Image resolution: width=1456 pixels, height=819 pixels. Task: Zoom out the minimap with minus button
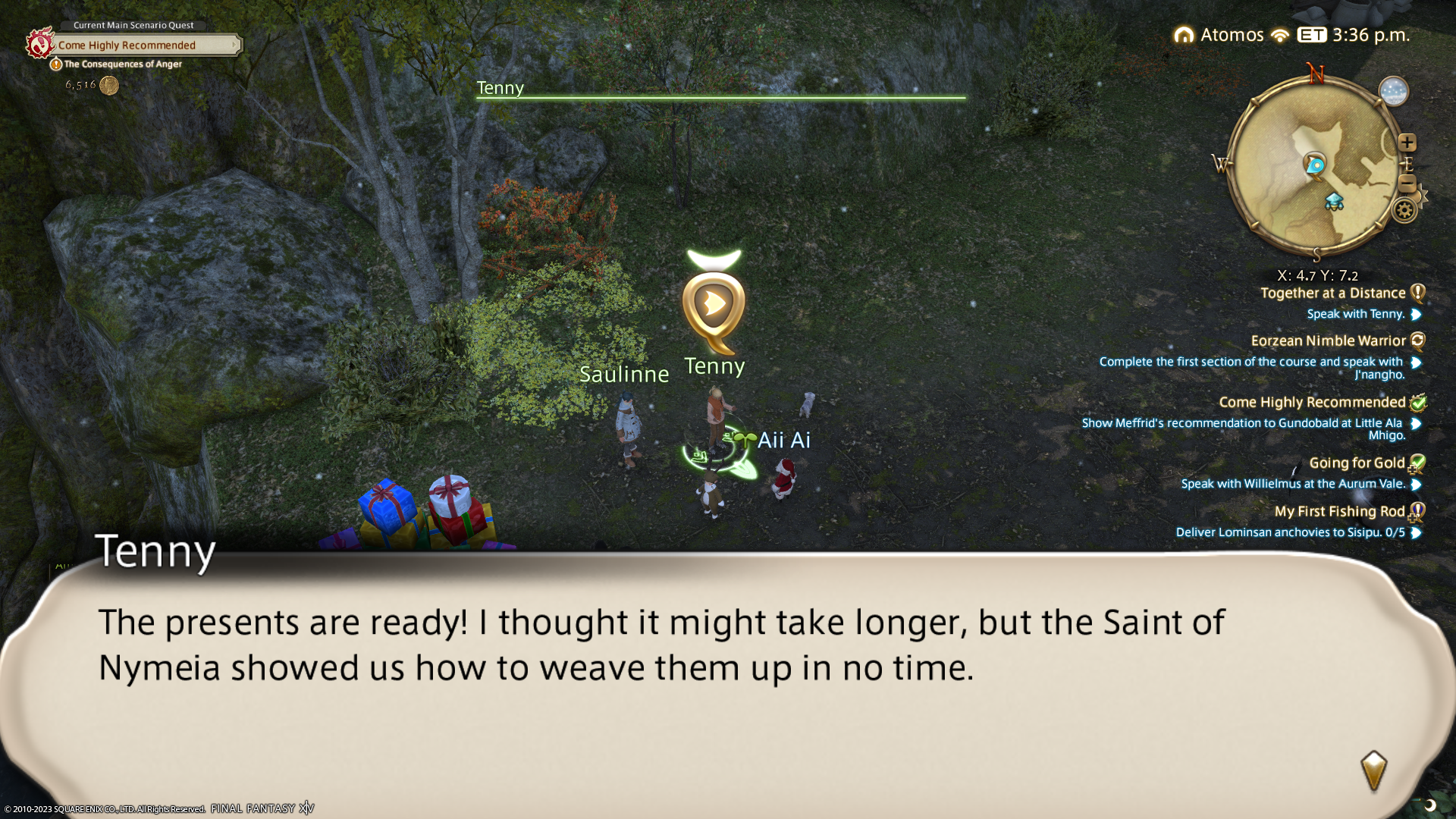pos(1407,183)
